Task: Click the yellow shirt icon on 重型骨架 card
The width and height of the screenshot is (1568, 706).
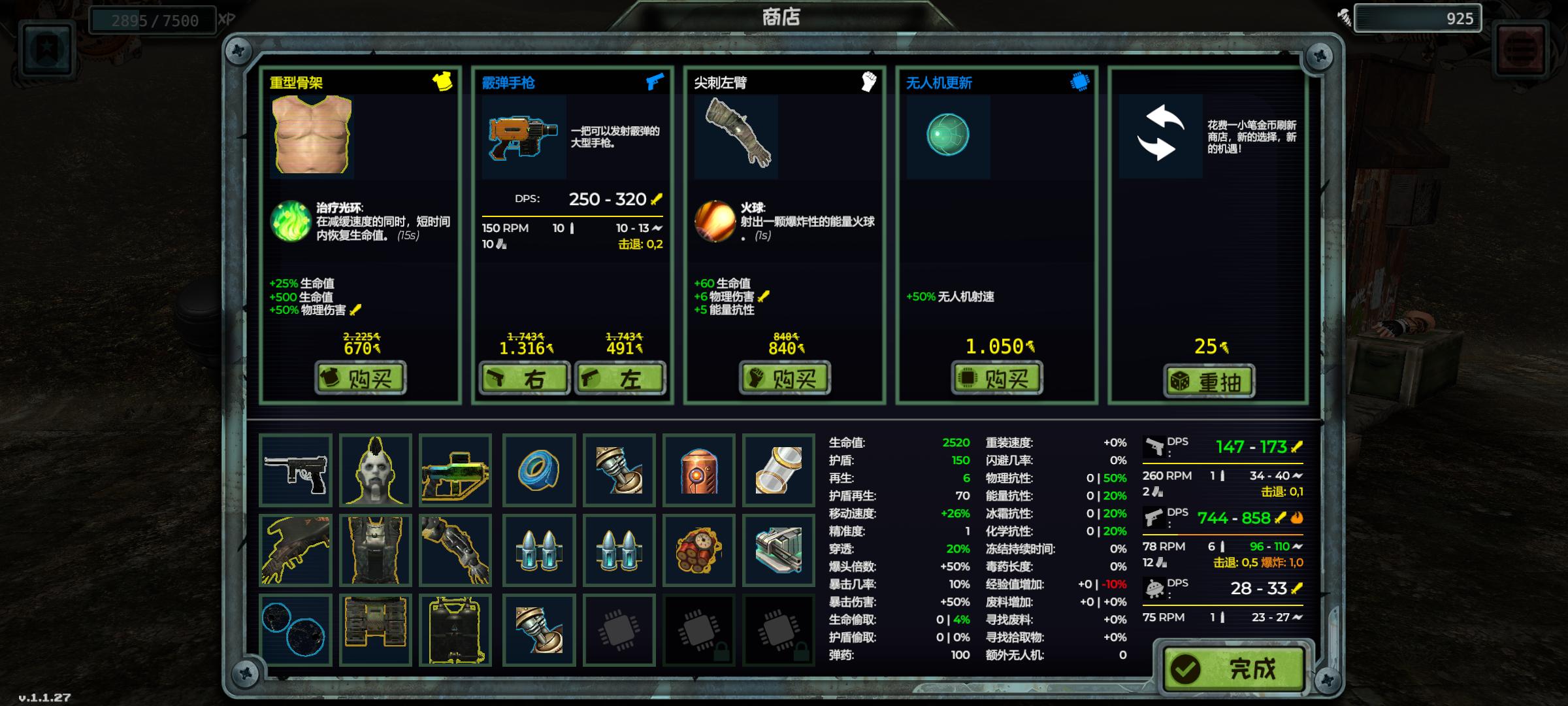Action: point(444,82)
